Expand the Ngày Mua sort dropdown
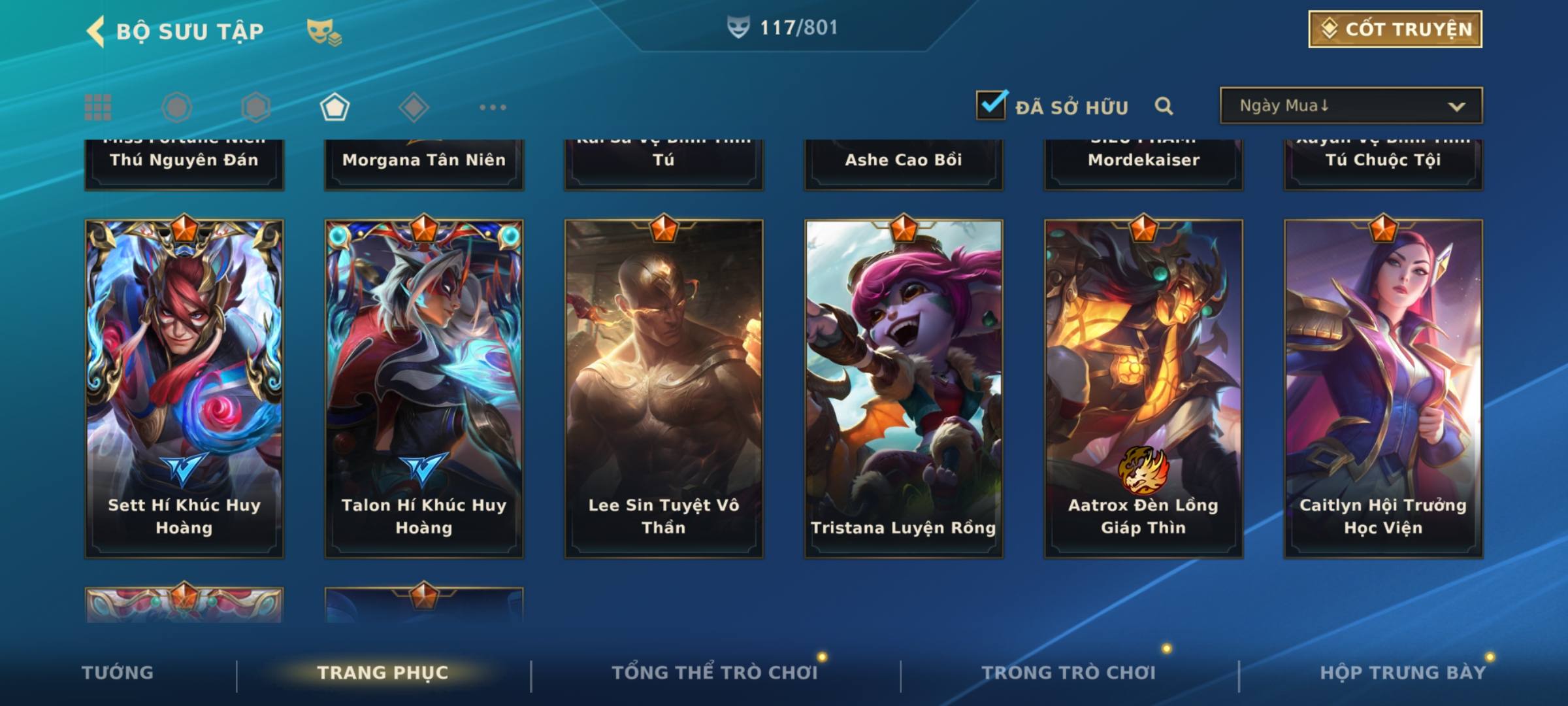 (x=1351, y=106)
